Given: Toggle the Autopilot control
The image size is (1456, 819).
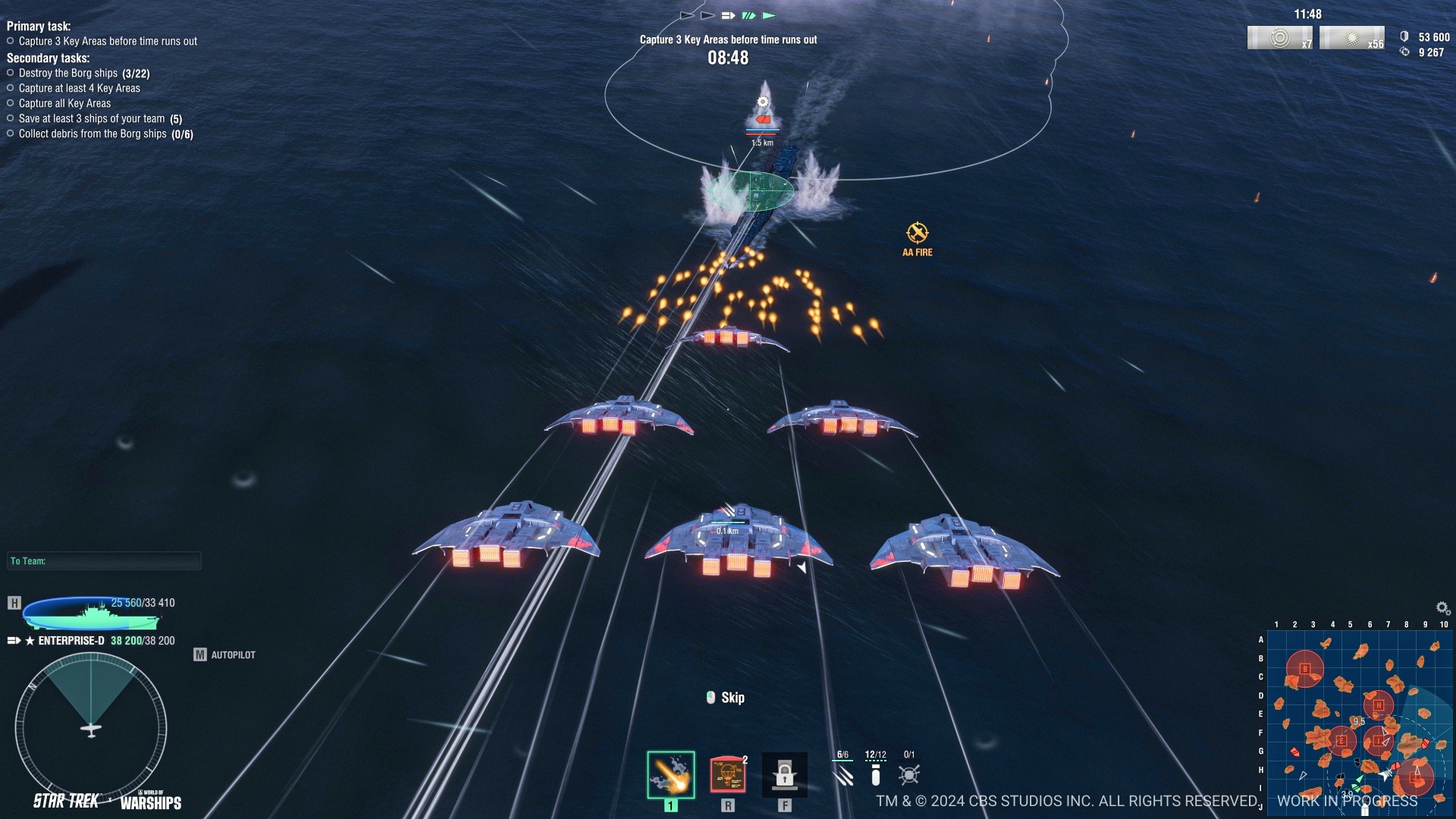Looking at the screenshot, I should [224, 654].
